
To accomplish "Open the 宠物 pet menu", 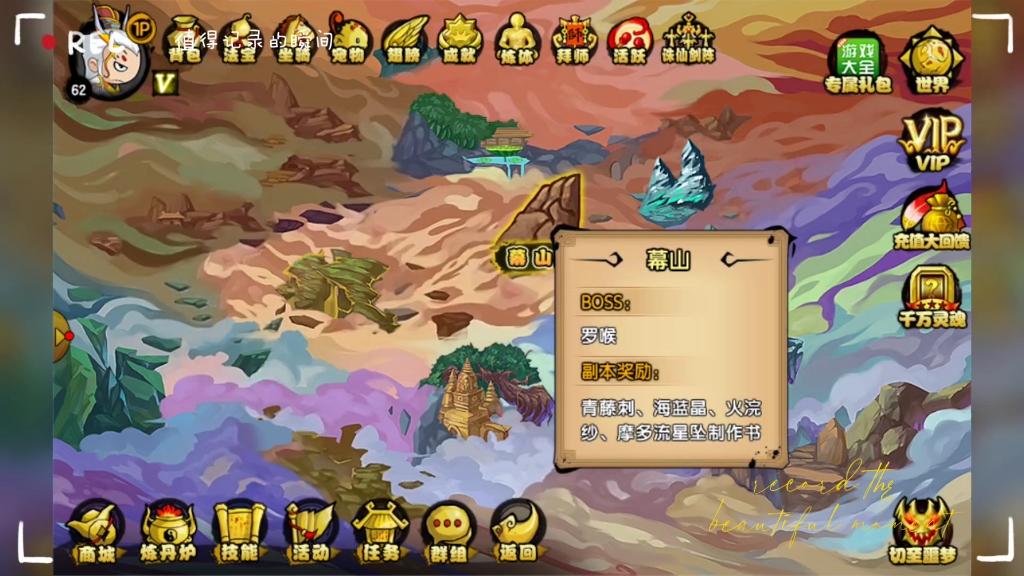I will pos(349,40).
